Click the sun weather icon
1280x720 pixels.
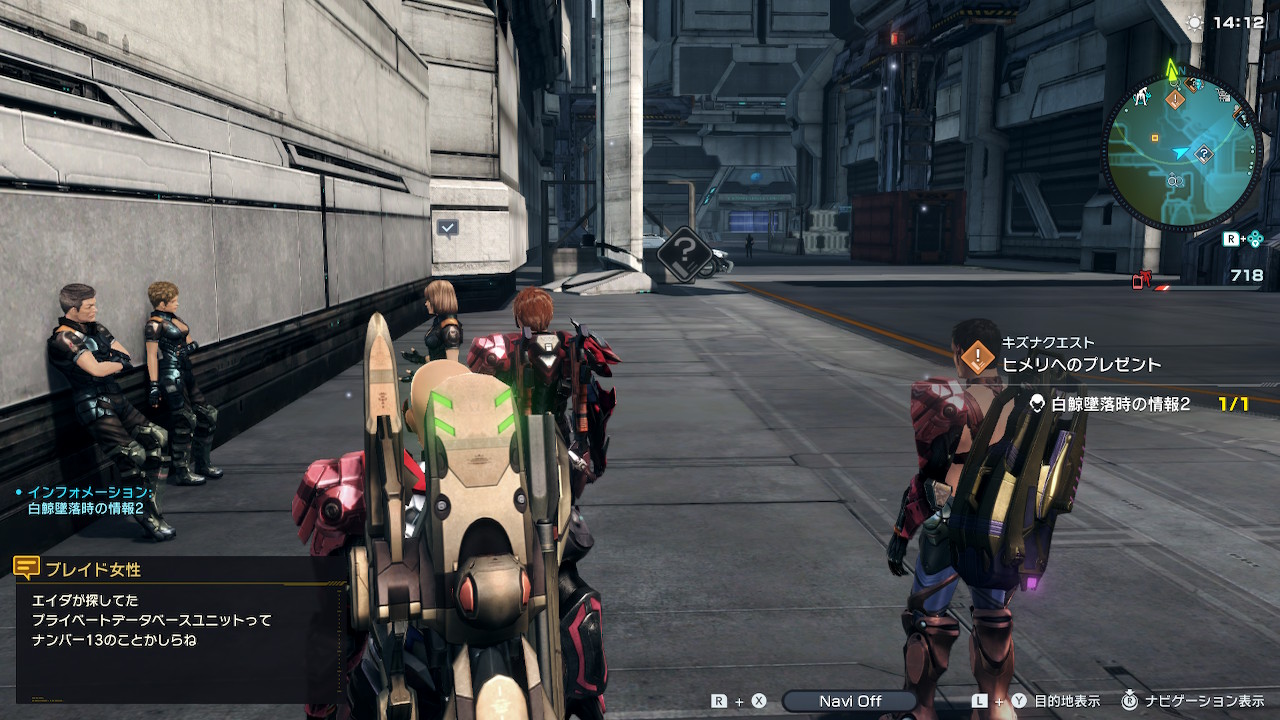(1193, 22)
